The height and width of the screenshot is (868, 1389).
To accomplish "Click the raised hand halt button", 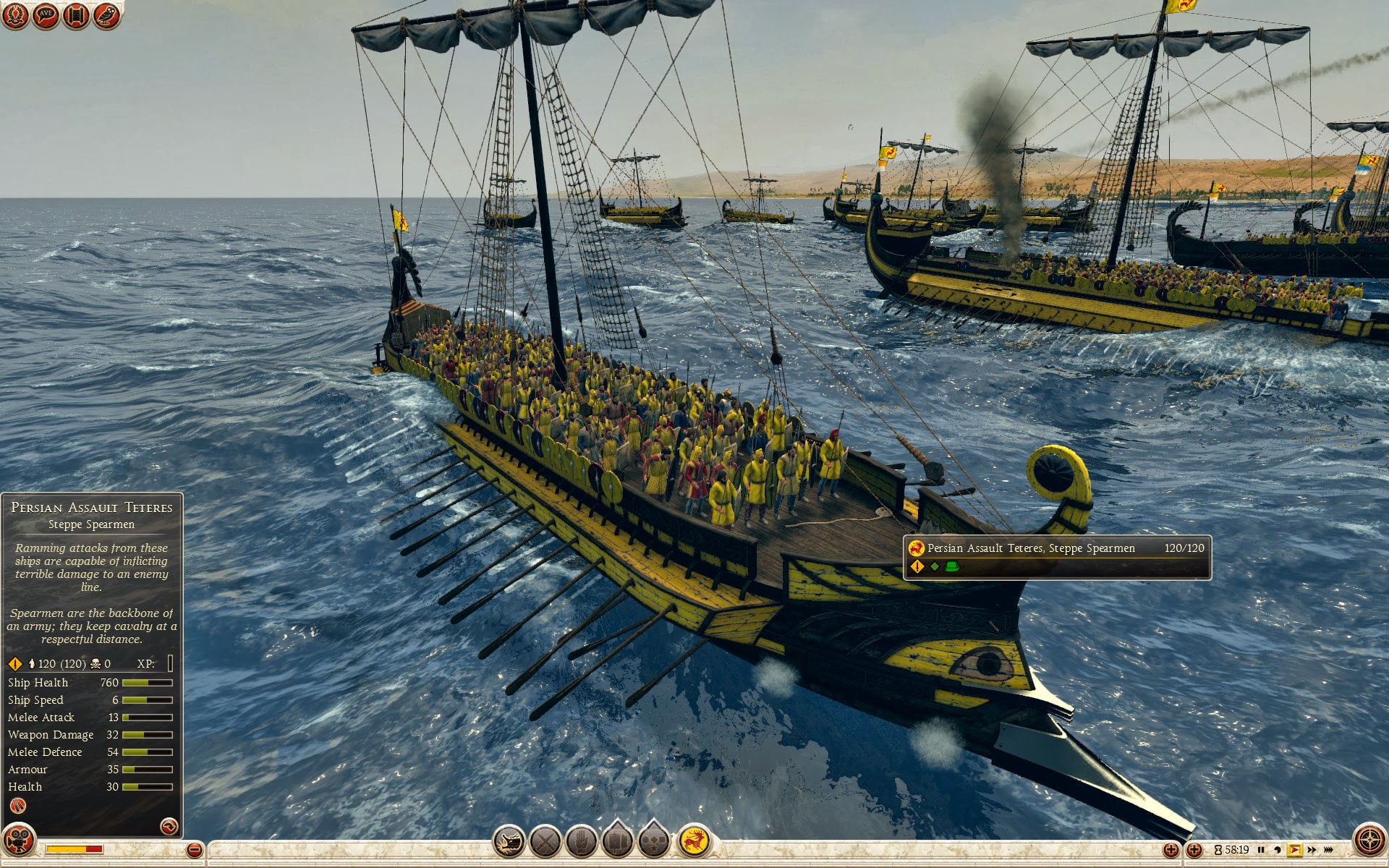I will pyautogui.click(x=581, y=841).
